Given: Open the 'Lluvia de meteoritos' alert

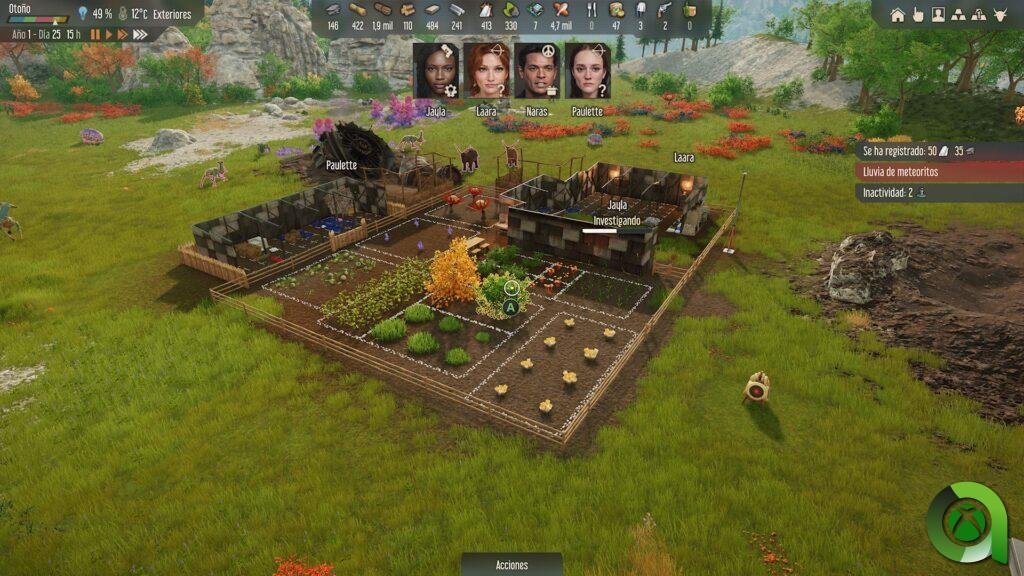Looking at the screenshot, I should click(940, 171).
